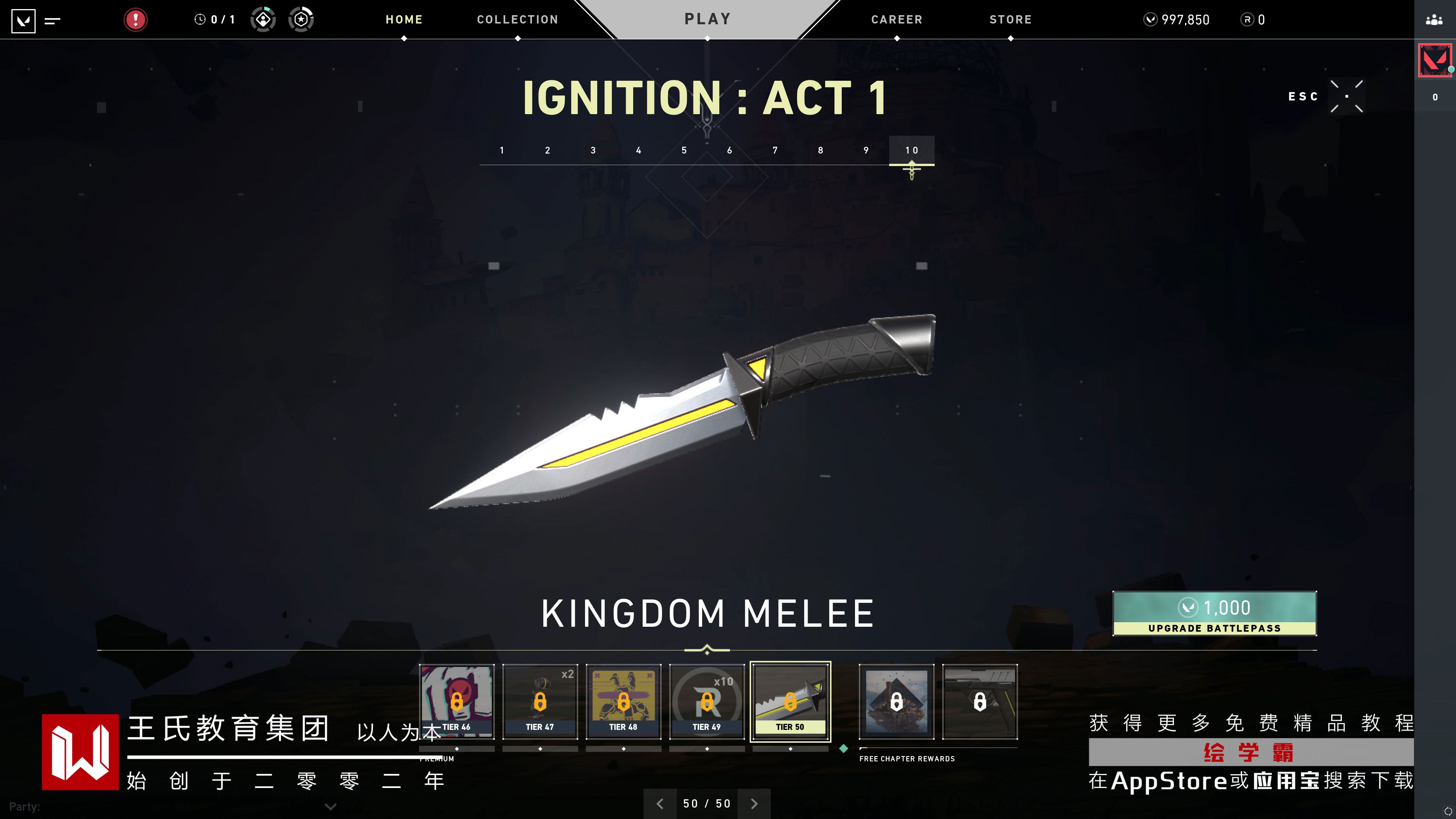
Task: Pick the Tier 48 reward card
Action: 623,701
